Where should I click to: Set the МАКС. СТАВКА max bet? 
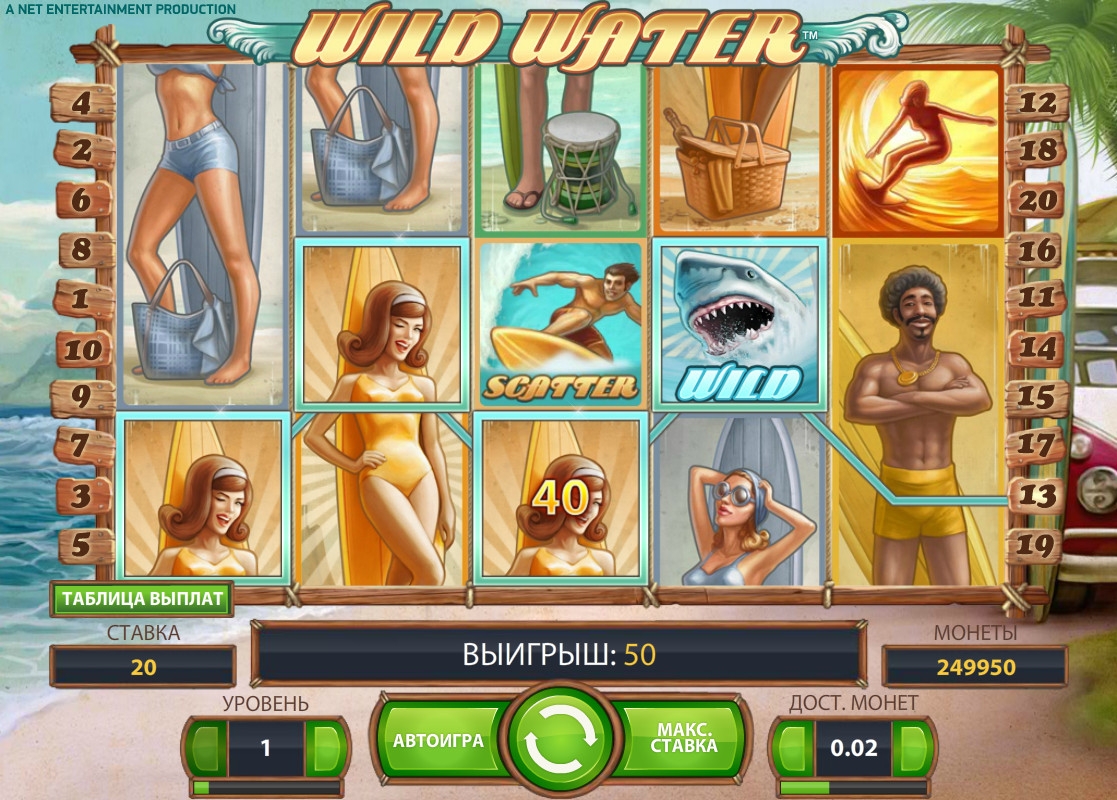pyautogui.click(x=684, y=741)
